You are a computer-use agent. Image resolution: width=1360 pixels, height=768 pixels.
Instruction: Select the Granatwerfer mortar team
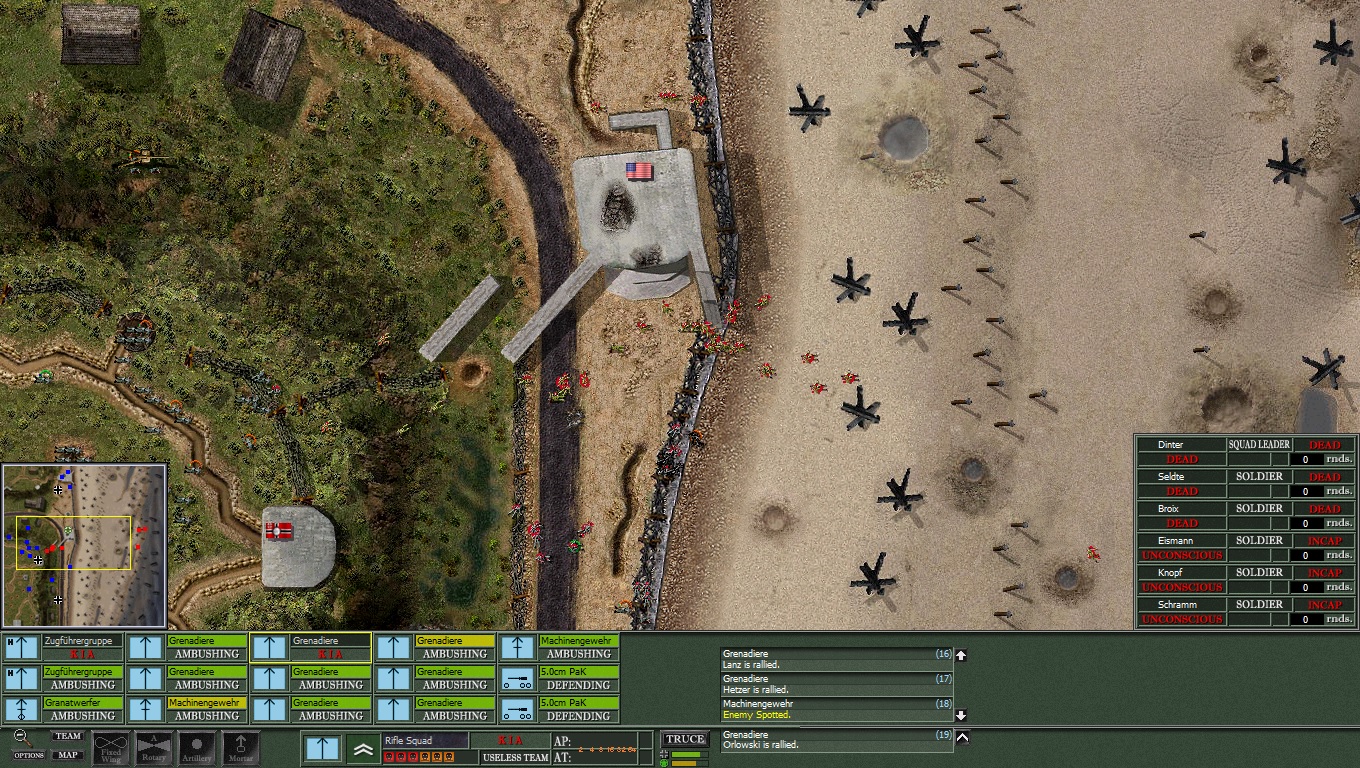(63, 709)
